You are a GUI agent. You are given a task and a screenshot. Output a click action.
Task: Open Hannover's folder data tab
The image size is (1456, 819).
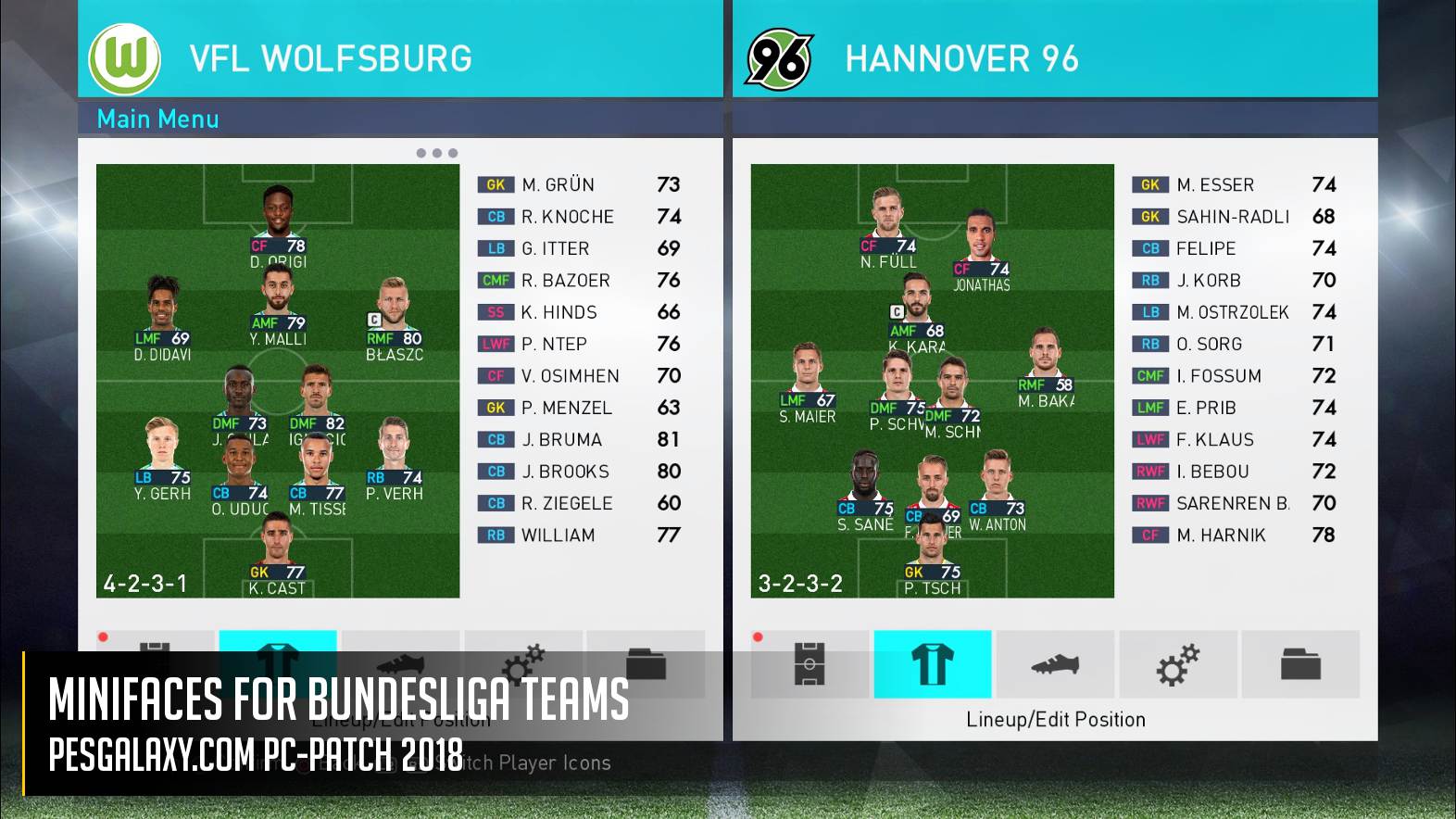click(x=1300, y=664)
